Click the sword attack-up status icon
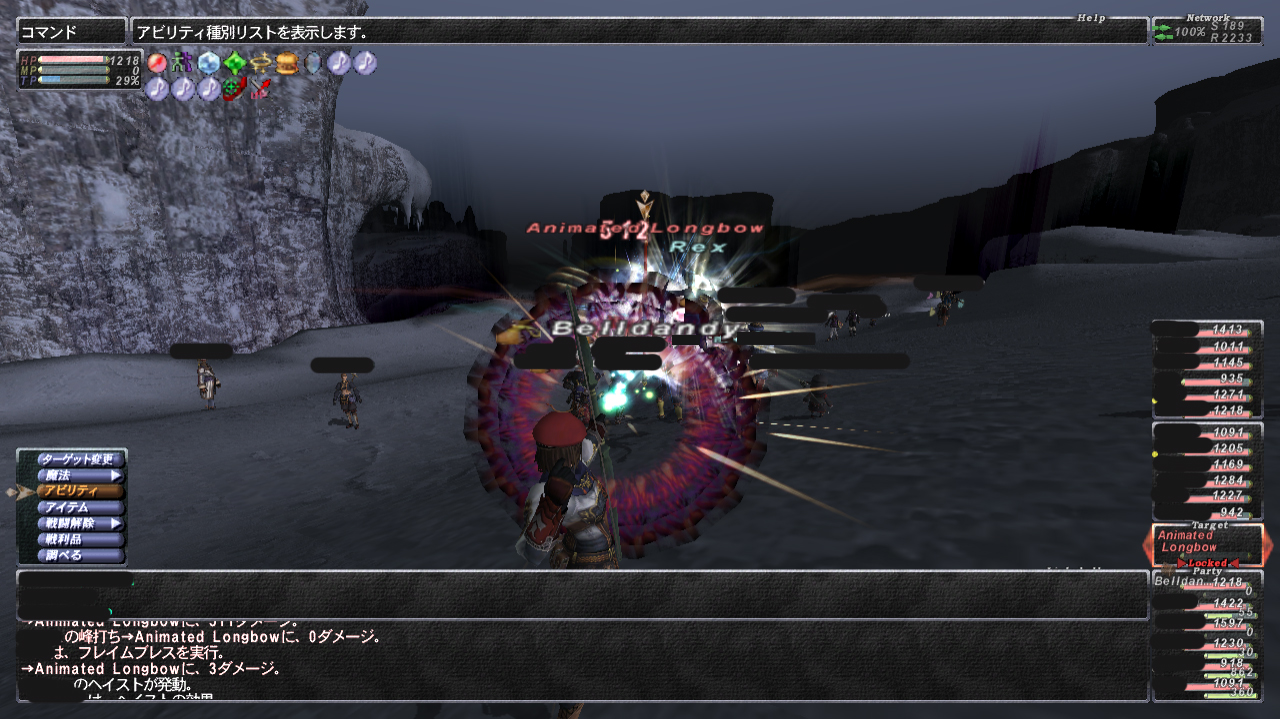Viewport: 1280px width, 719px height. pos(261,89)
